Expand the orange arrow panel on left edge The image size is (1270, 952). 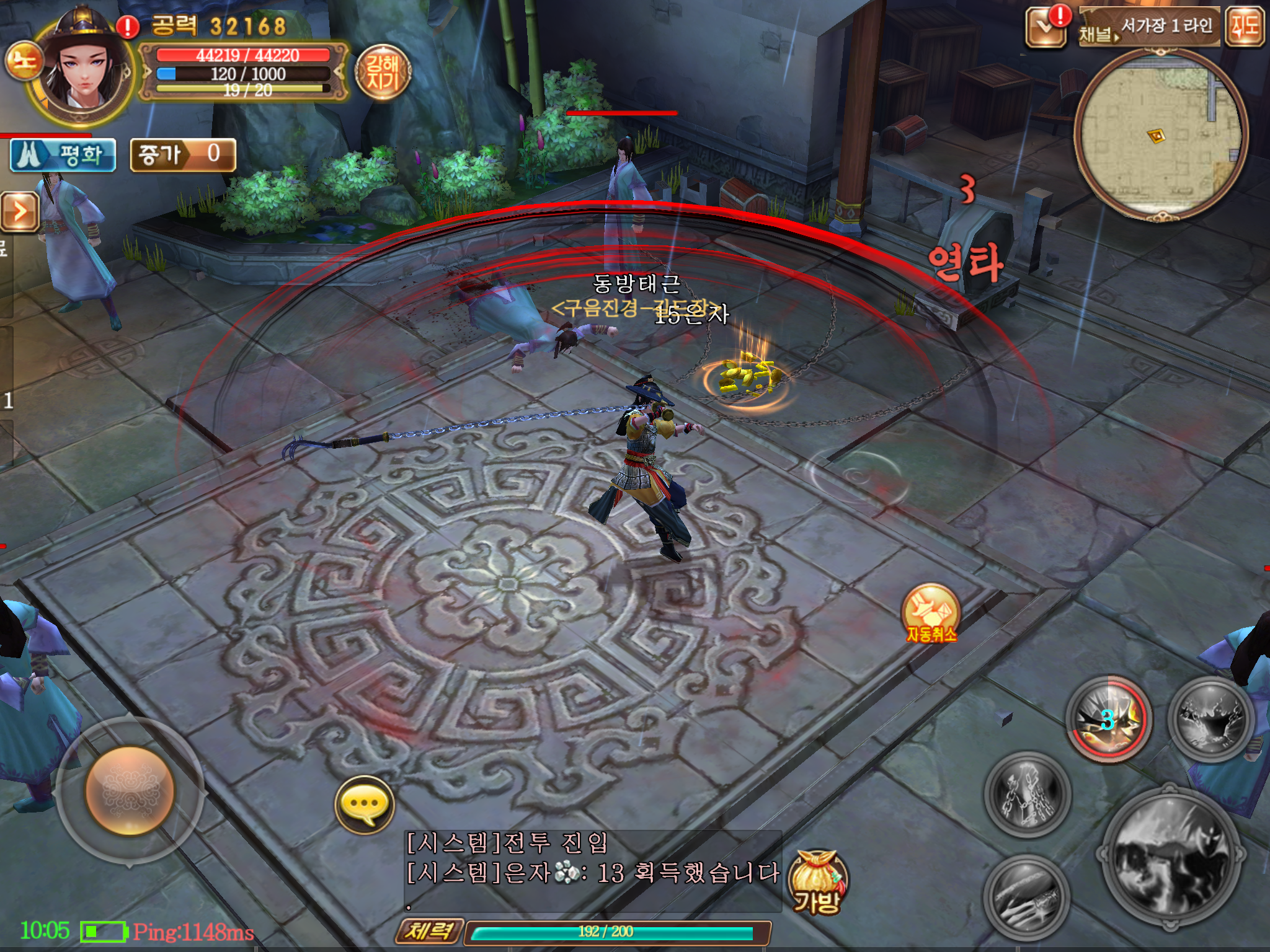pyautogui.click(x=19, y=212)
